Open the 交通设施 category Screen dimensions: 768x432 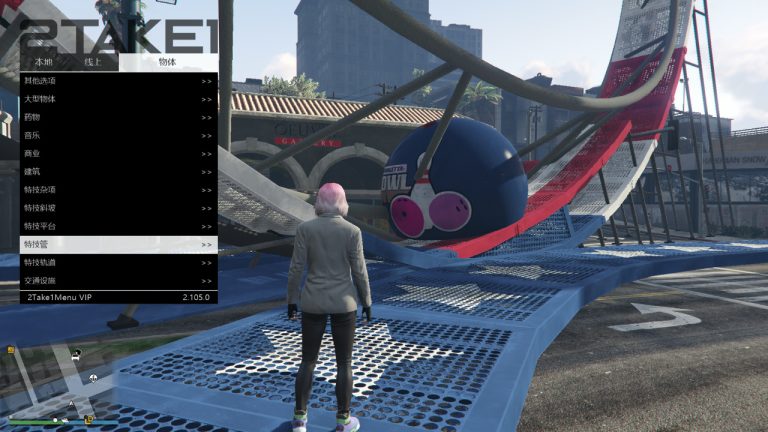[x=118, y=280]
